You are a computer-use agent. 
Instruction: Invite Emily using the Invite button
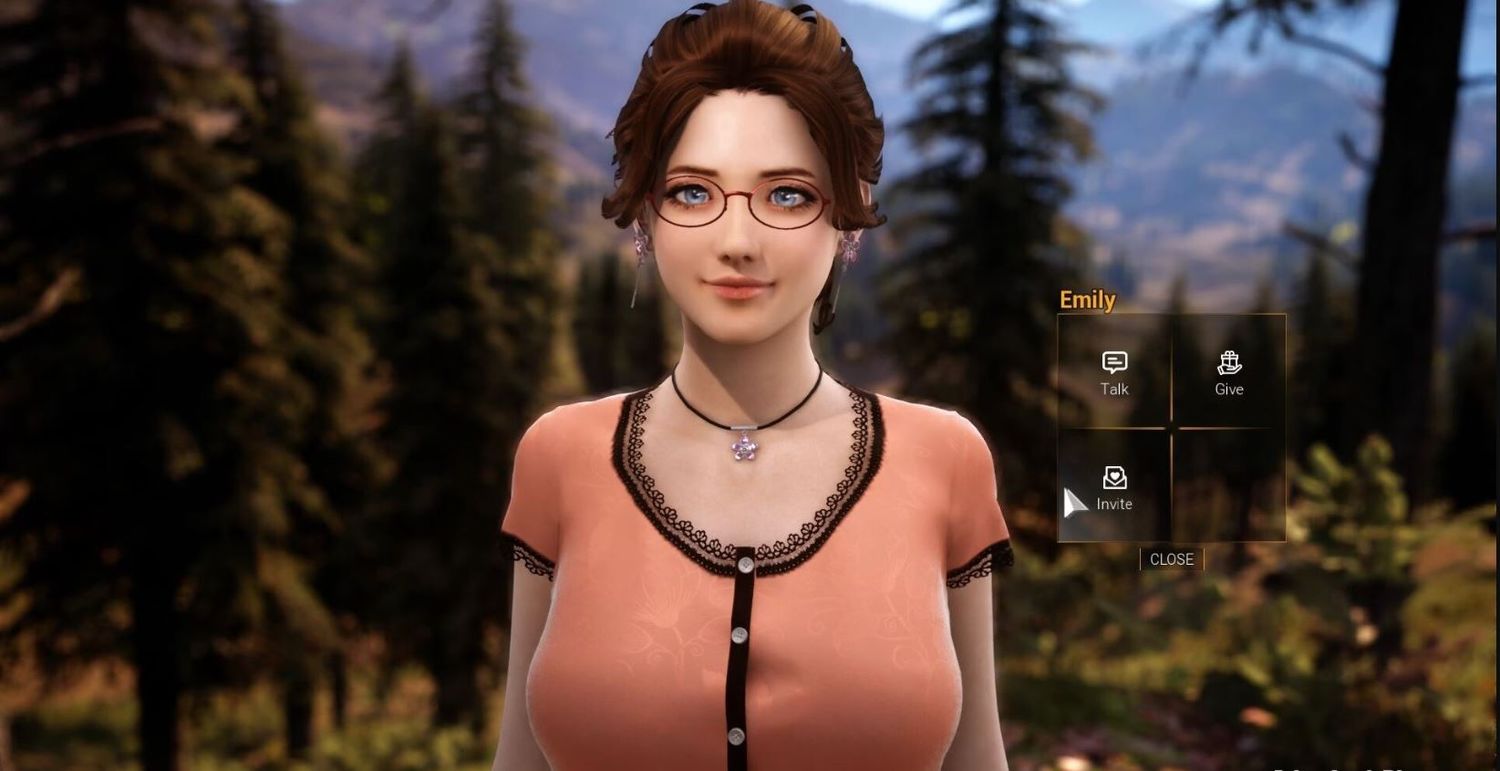pos(1114,488)
